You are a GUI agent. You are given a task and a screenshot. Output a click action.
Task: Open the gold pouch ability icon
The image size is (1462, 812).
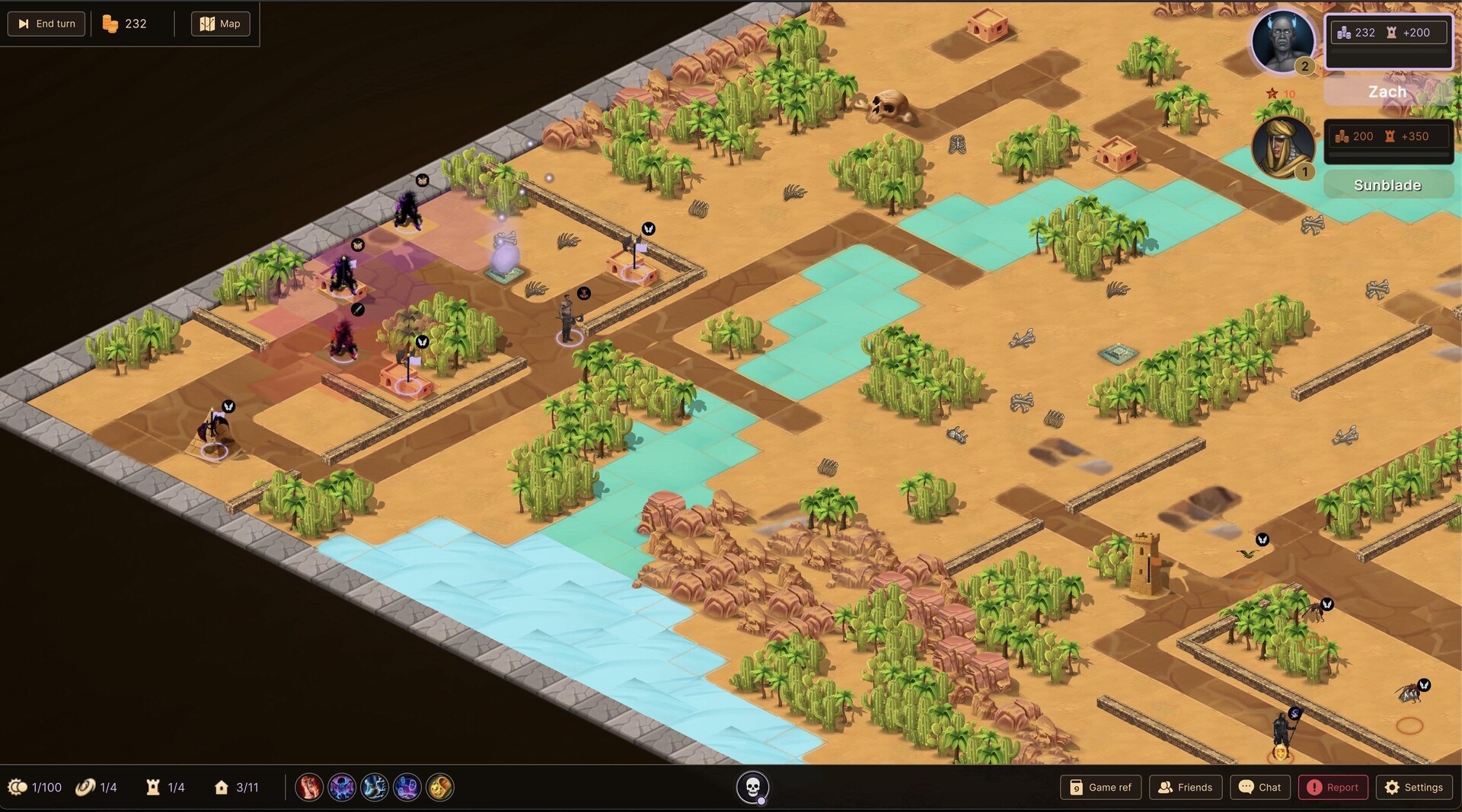(x=439, y=788)
